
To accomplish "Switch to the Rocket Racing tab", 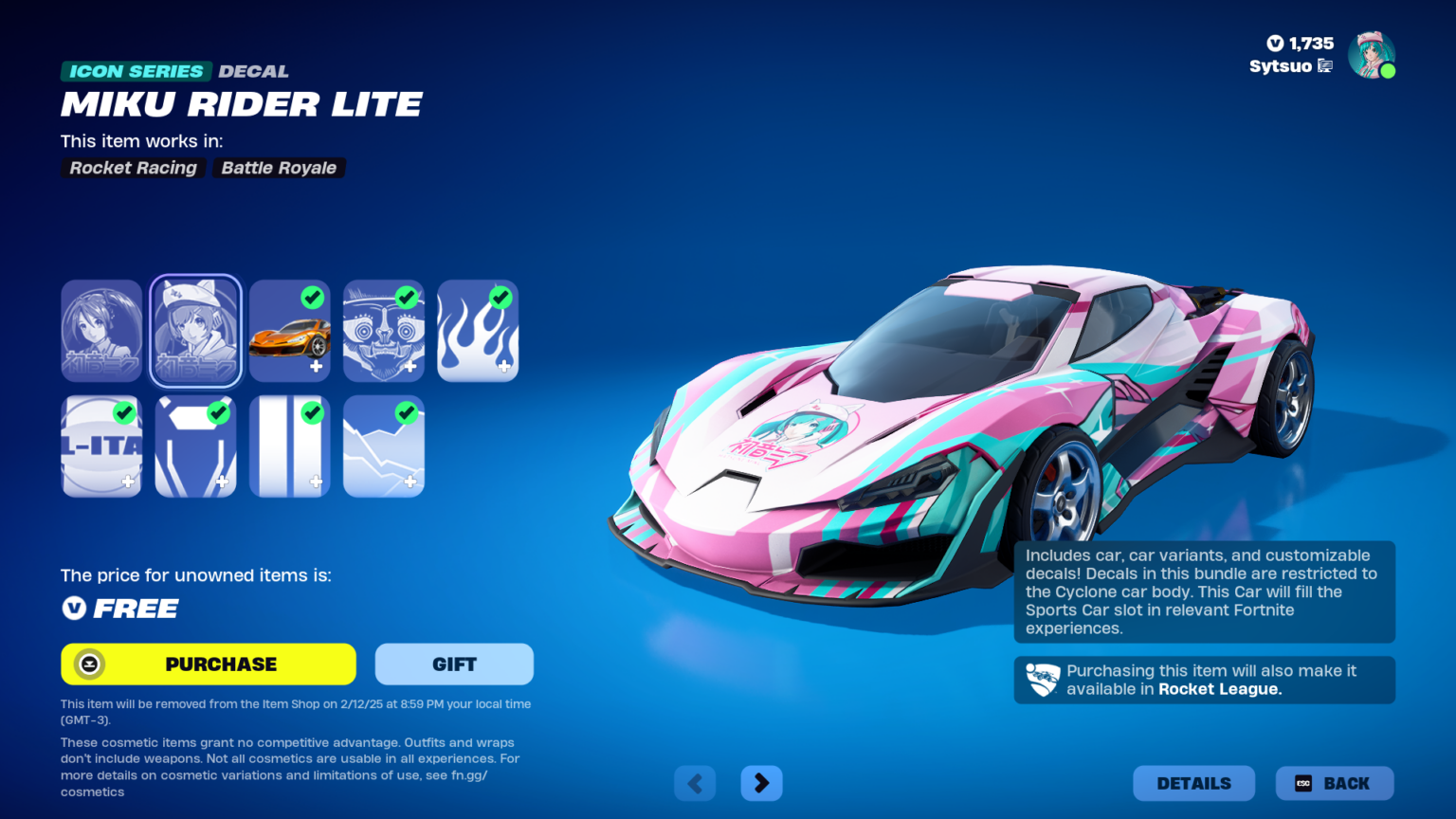I will [x=133, y=168].
